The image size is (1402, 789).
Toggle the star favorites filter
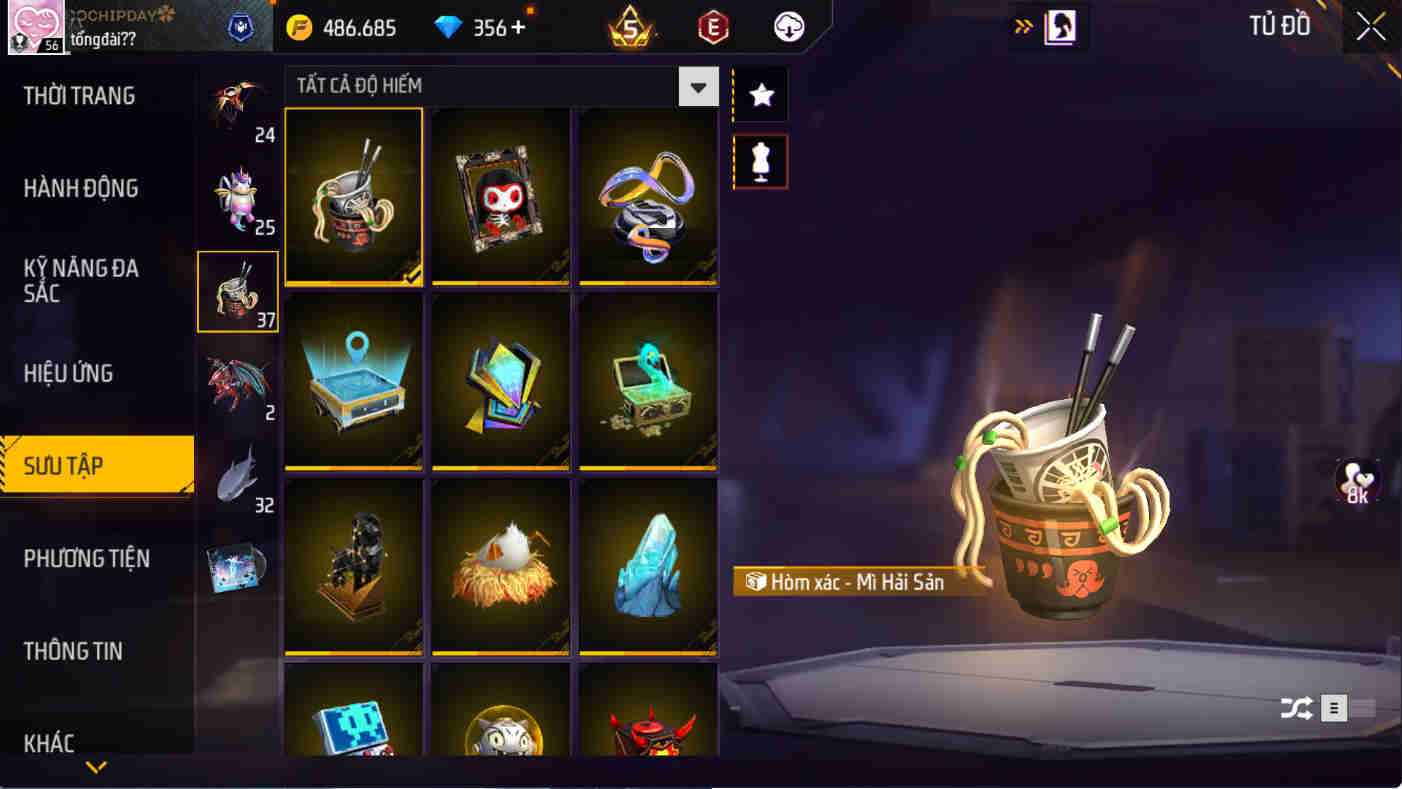tap(760, 94)
